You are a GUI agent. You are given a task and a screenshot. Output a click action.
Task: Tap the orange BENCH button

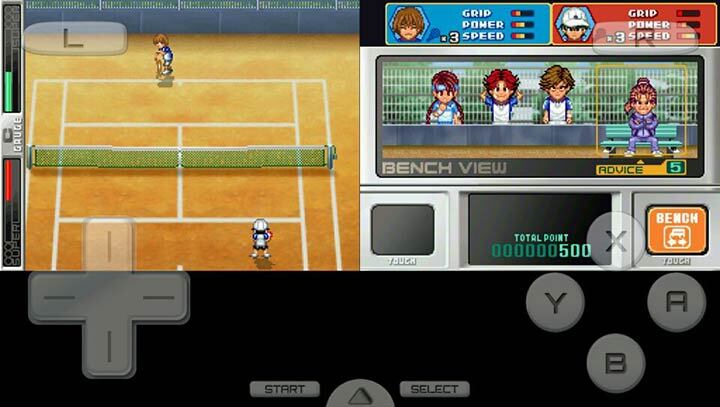tap(676, 229)
